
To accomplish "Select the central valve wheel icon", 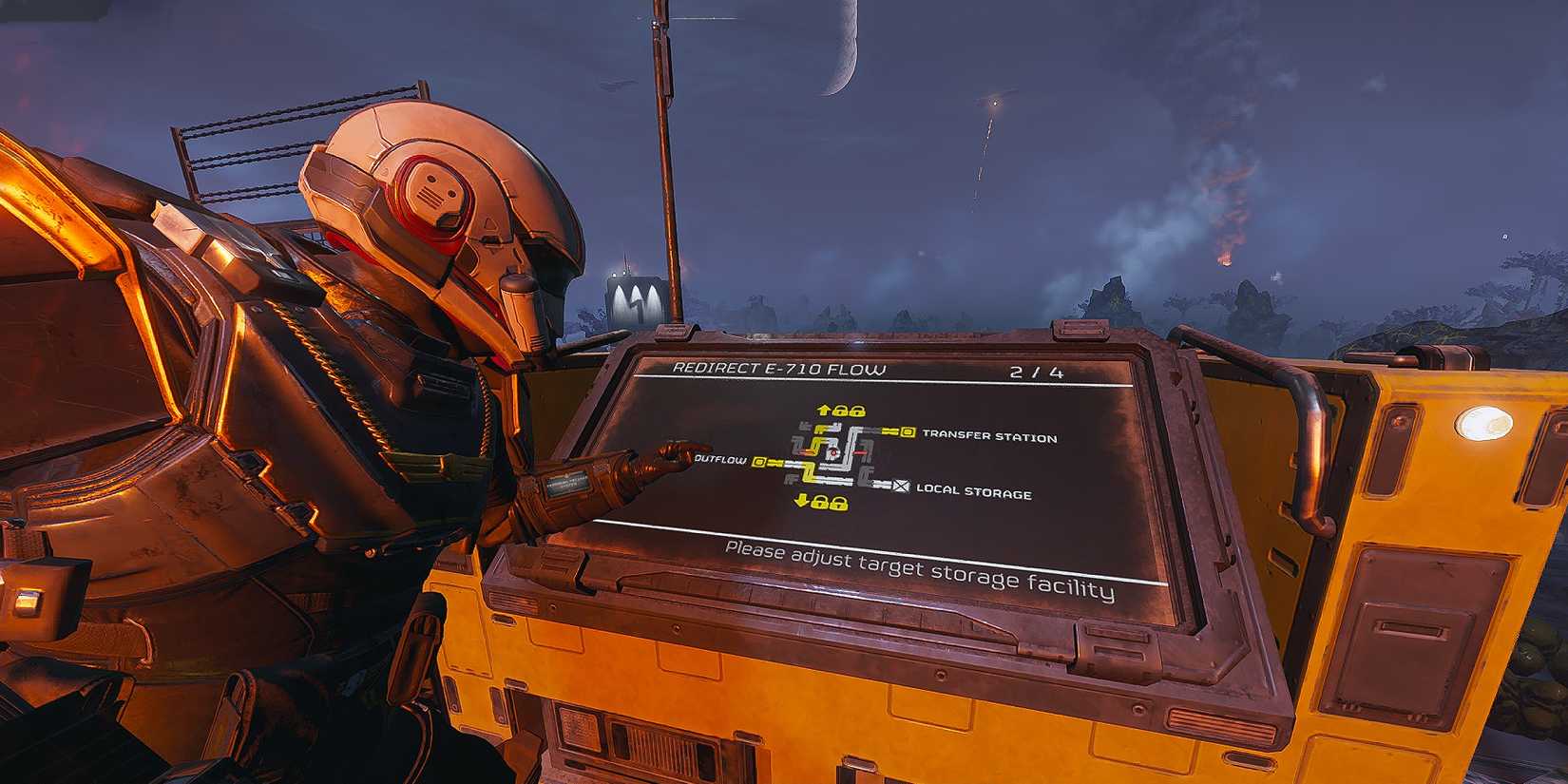I will click(x=833, y=452).
